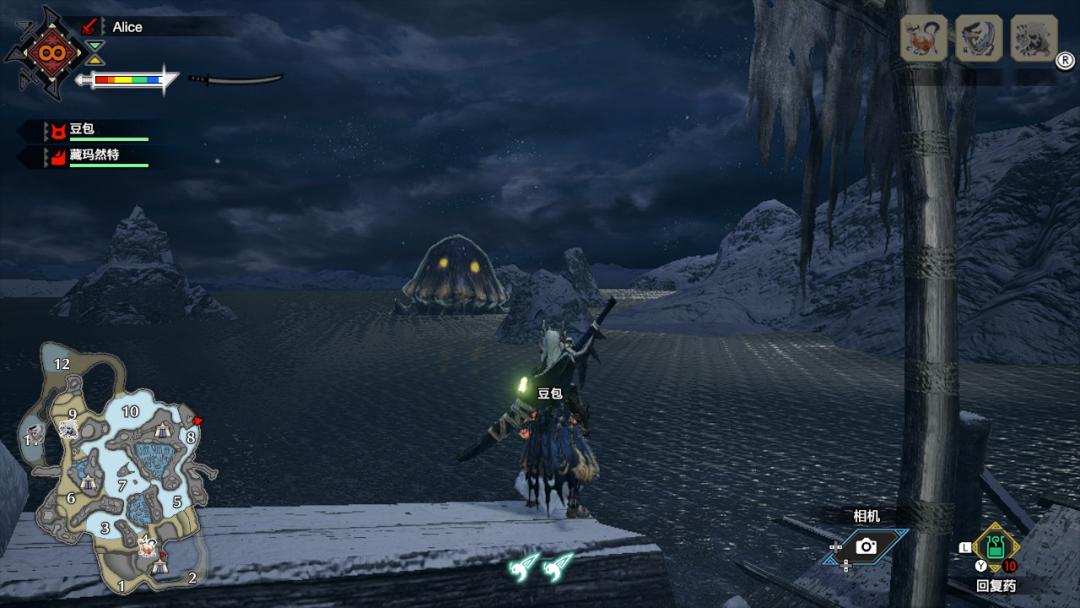Screen dimensions: 1080x608
Task: Use the 回复药 healing potion item
Action: (995, 548)
